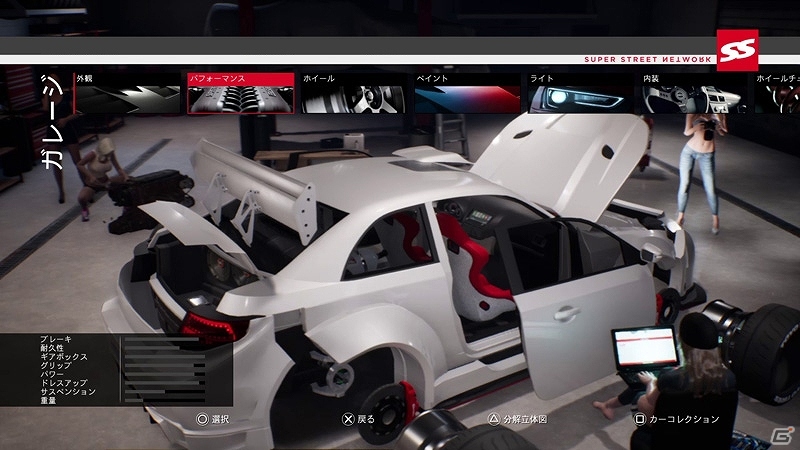This screenshot has width=800, height=450.
Task: Open the ペイント (Paint) category
Action: click(467, 93)
